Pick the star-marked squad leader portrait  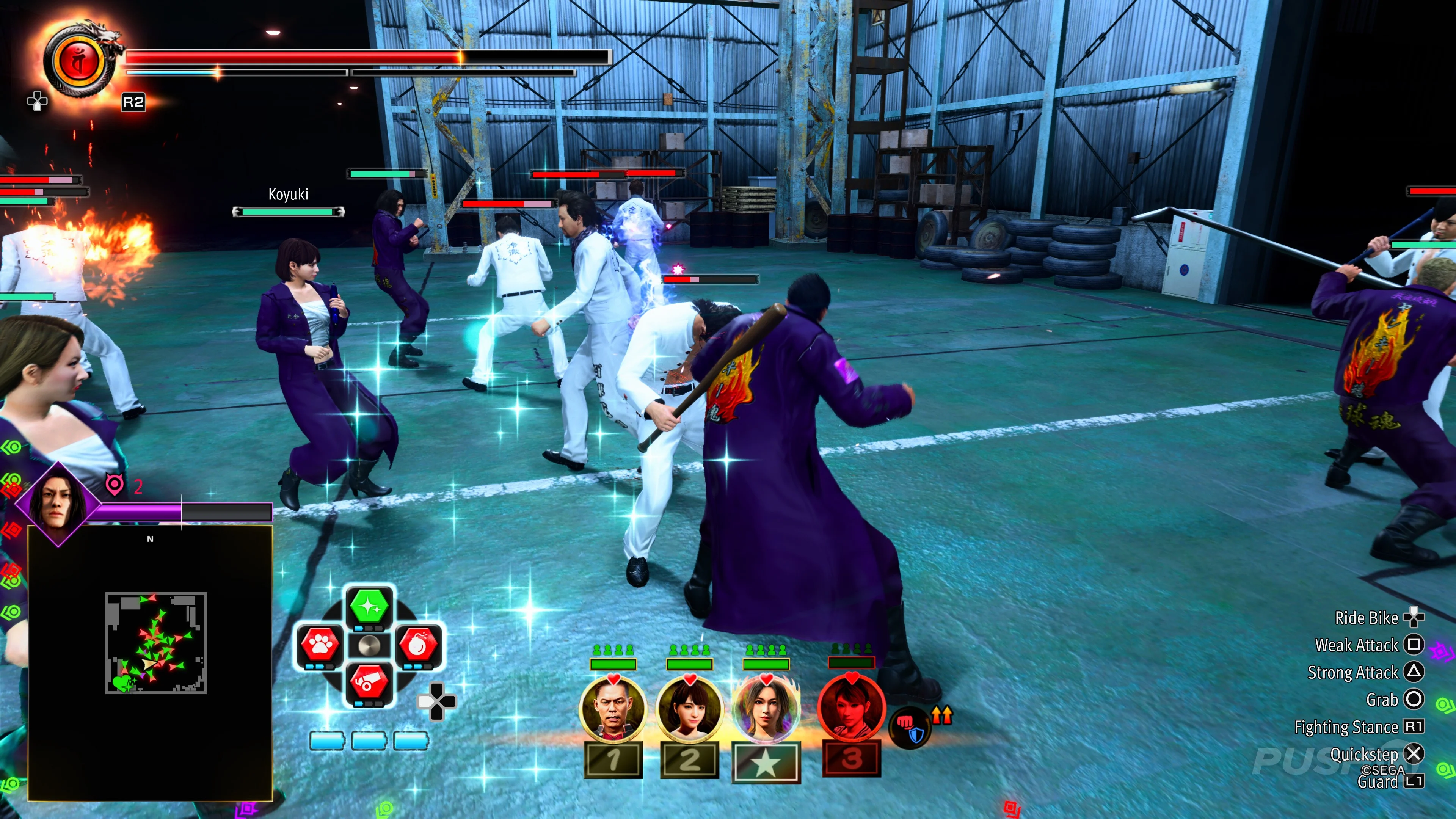[766, 709]
